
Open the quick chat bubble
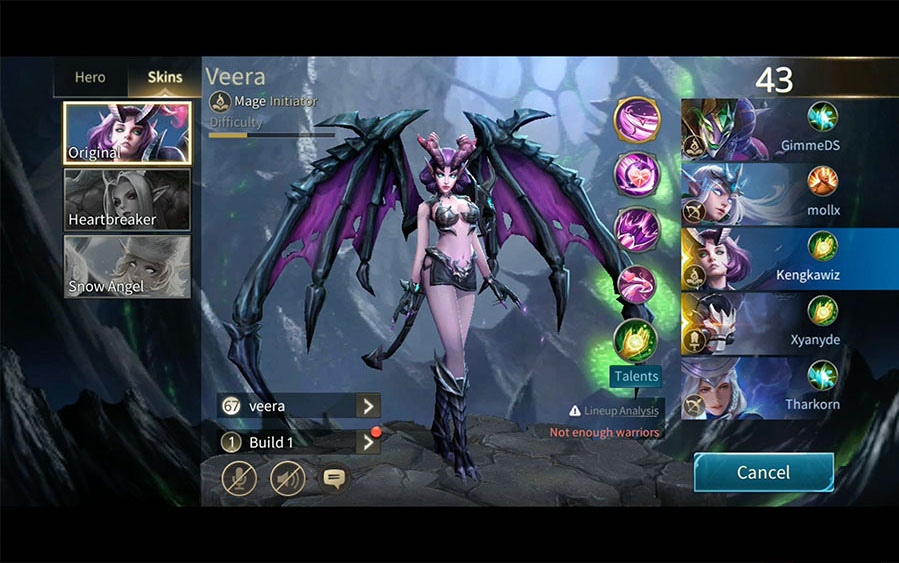(x=334, y=478)
